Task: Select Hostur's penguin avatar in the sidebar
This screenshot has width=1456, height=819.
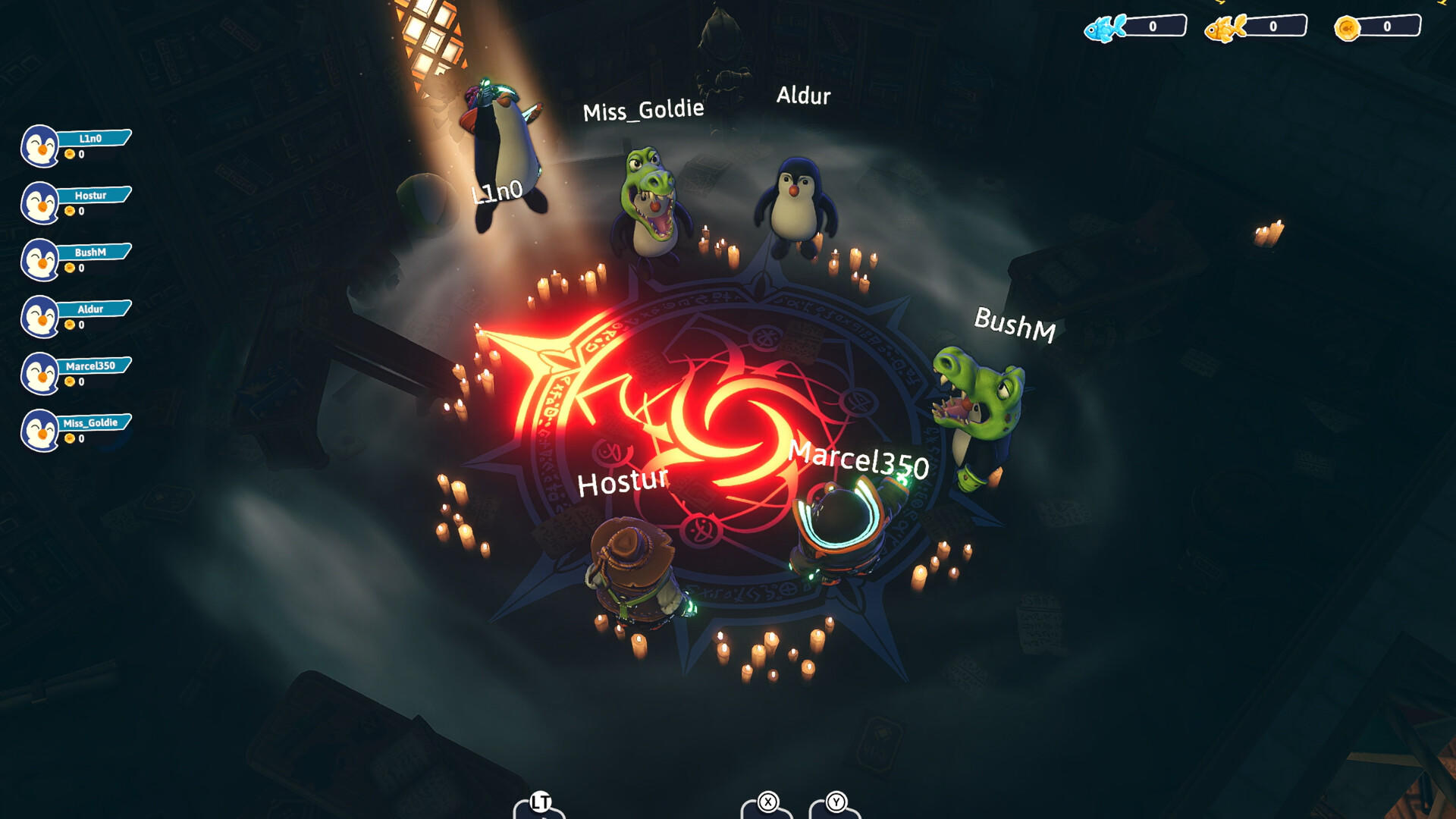Action: point(39,201)
